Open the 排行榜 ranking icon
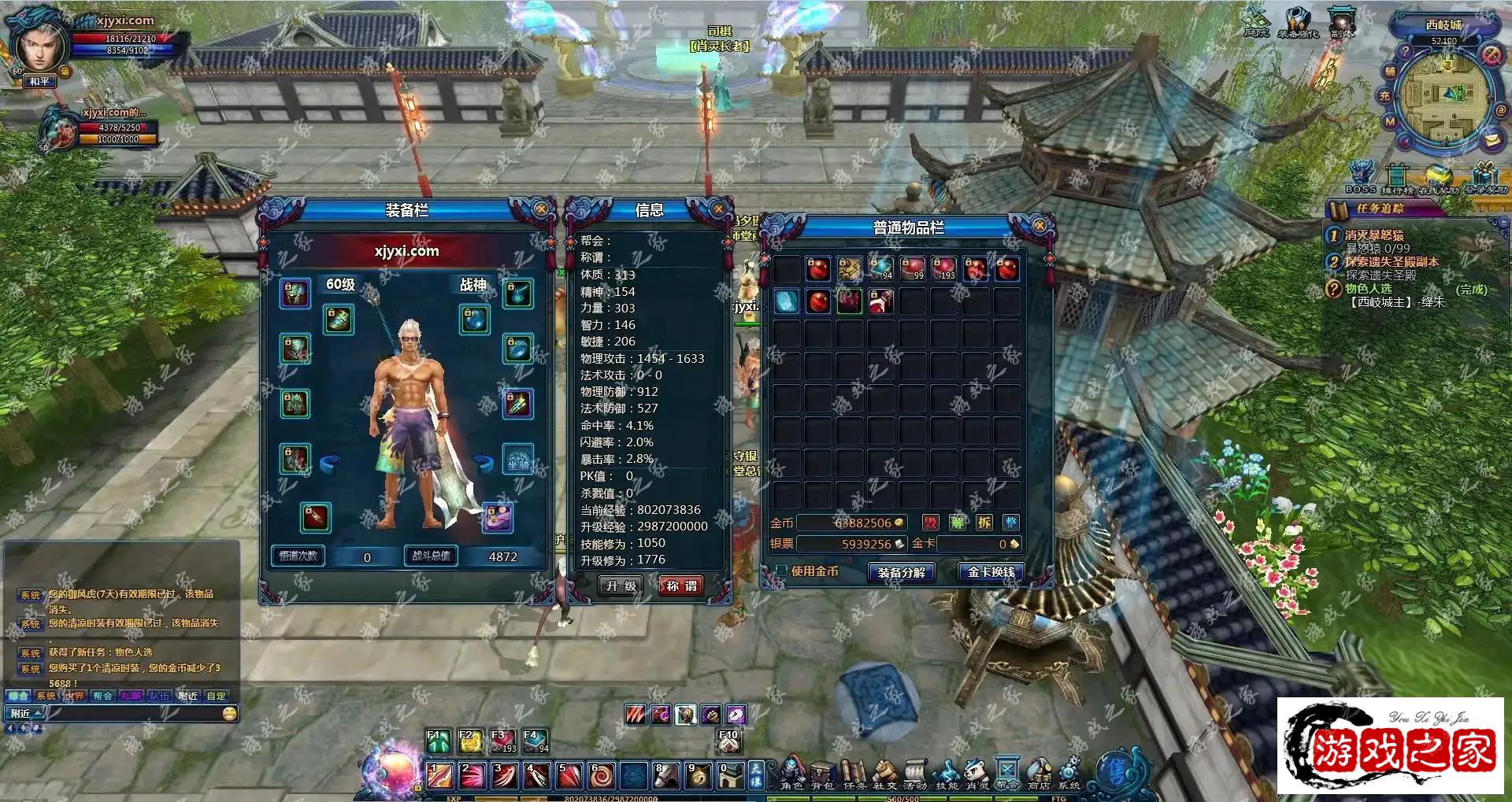 coord(1397,178)
